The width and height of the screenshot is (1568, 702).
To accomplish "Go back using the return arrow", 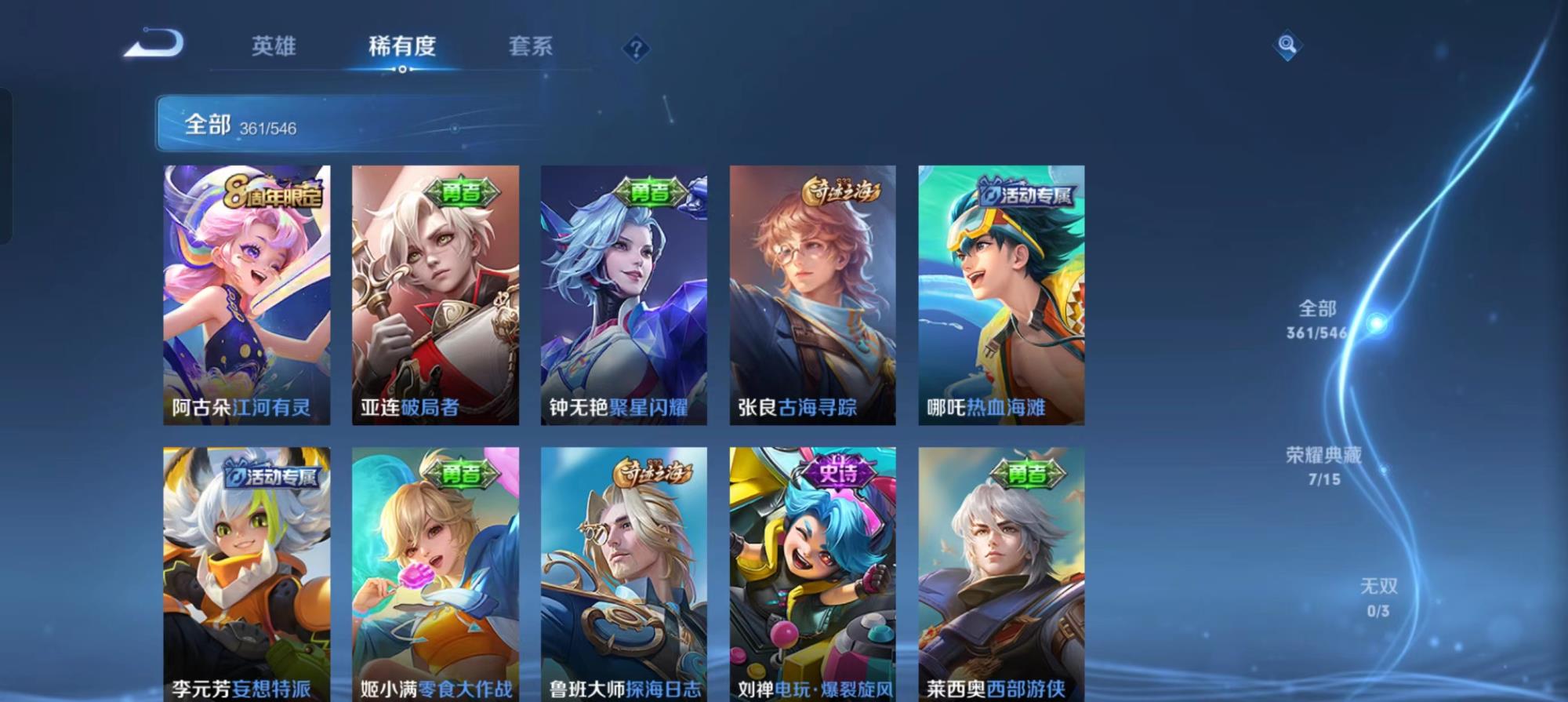I will 154,44.
